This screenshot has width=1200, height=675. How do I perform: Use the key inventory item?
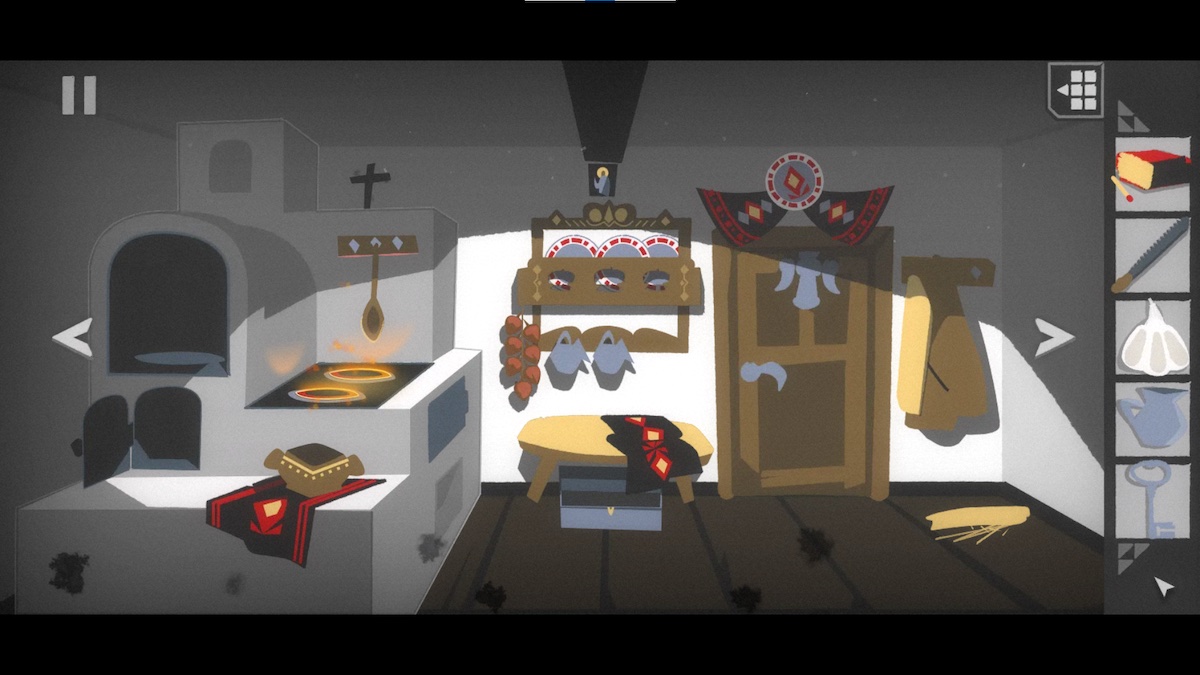(1152, 499)
